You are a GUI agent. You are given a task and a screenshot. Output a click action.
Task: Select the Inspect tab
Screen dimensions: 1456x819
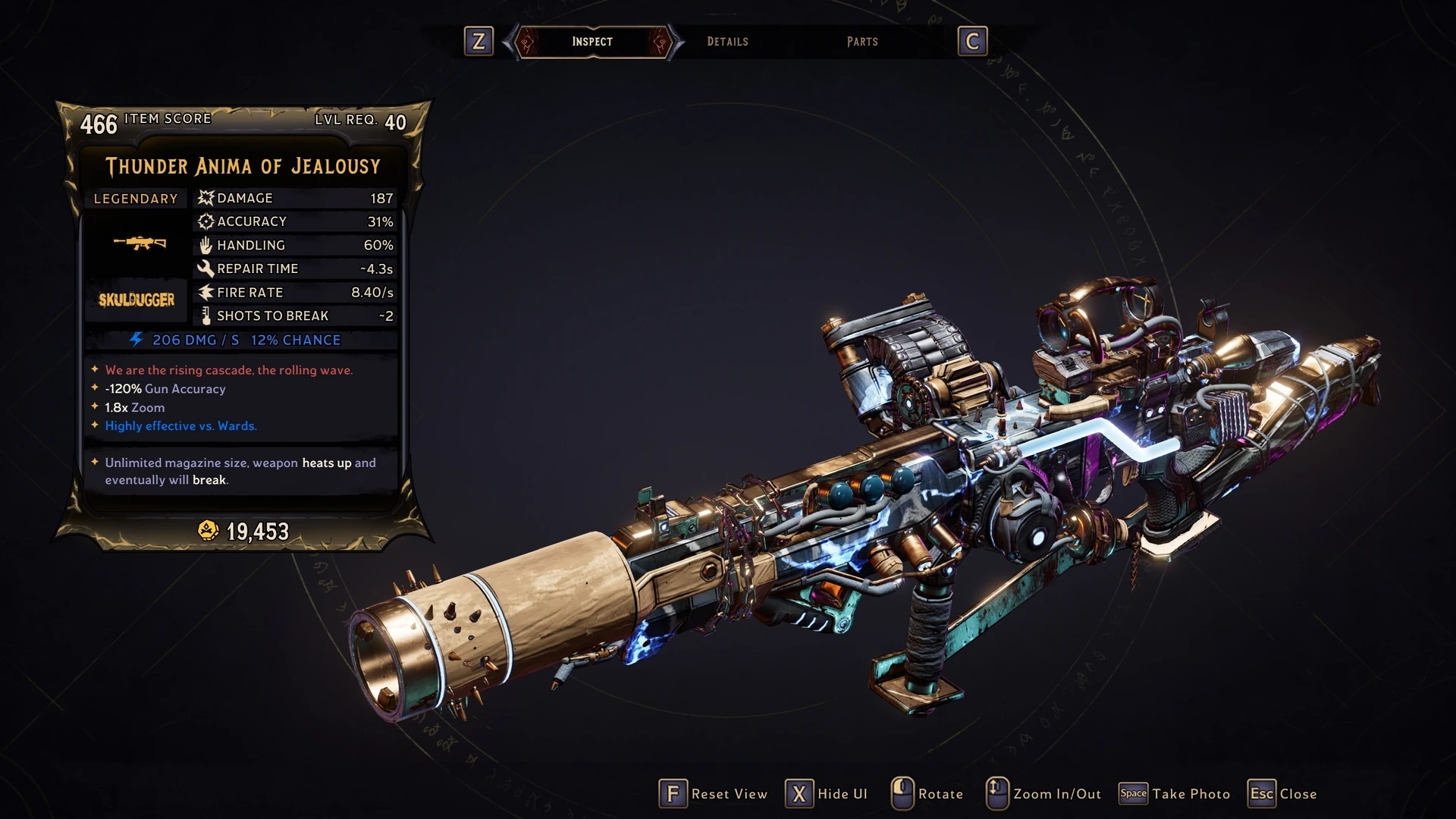(592, 42)
